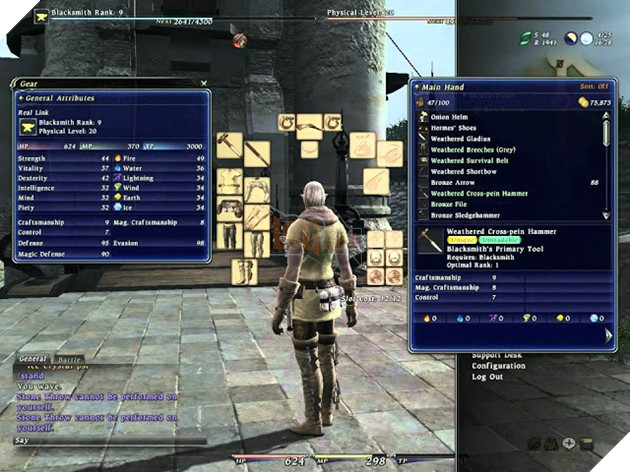This screenshot has height=472, width=630.
Task: Choose Bronze File from the list
Action: [x=452, y=204]
